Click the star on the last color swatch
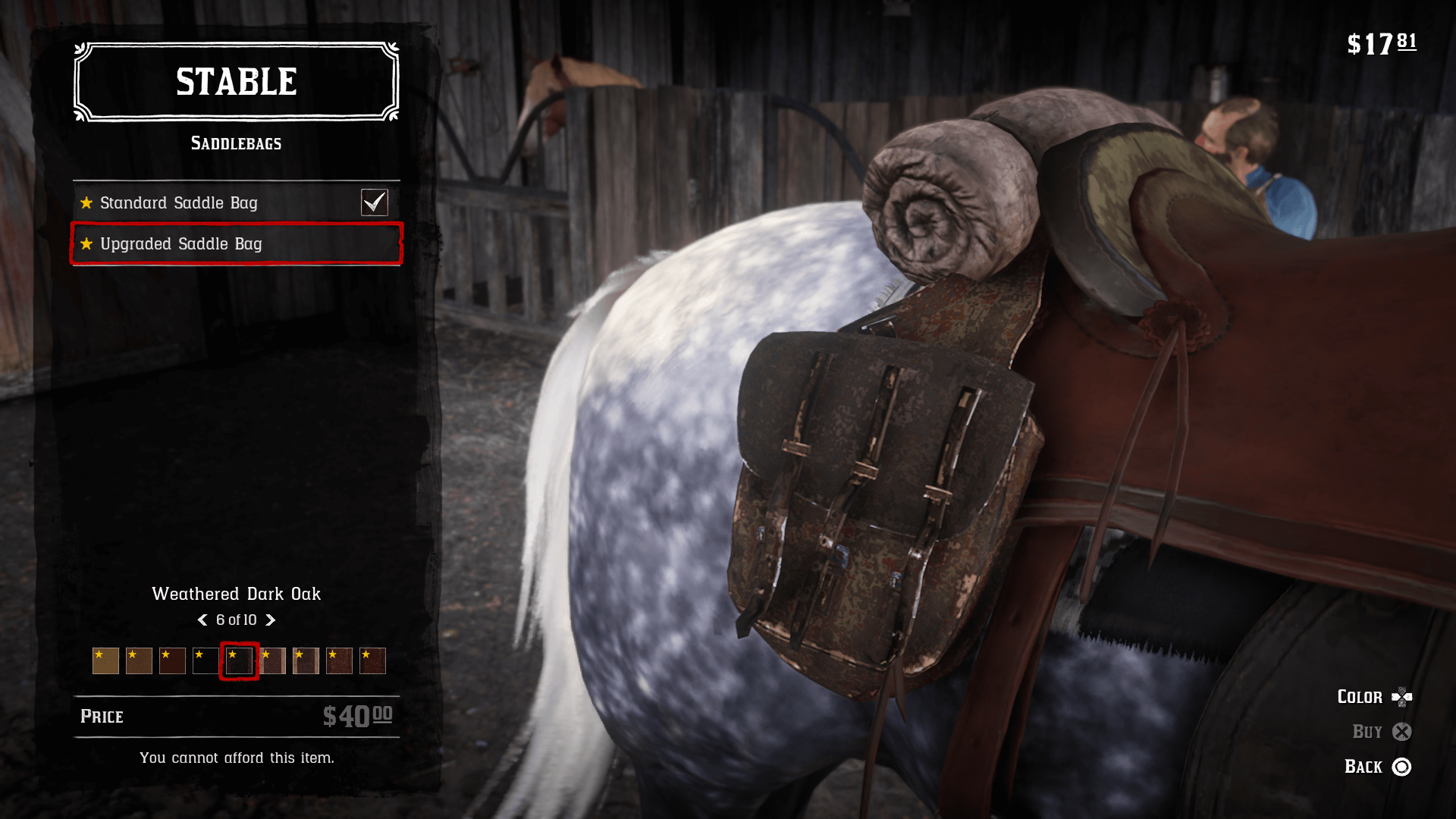Image resolution: width=1456 pixels, height=819 pixels. pyautogui.click(x=365, y=653)
